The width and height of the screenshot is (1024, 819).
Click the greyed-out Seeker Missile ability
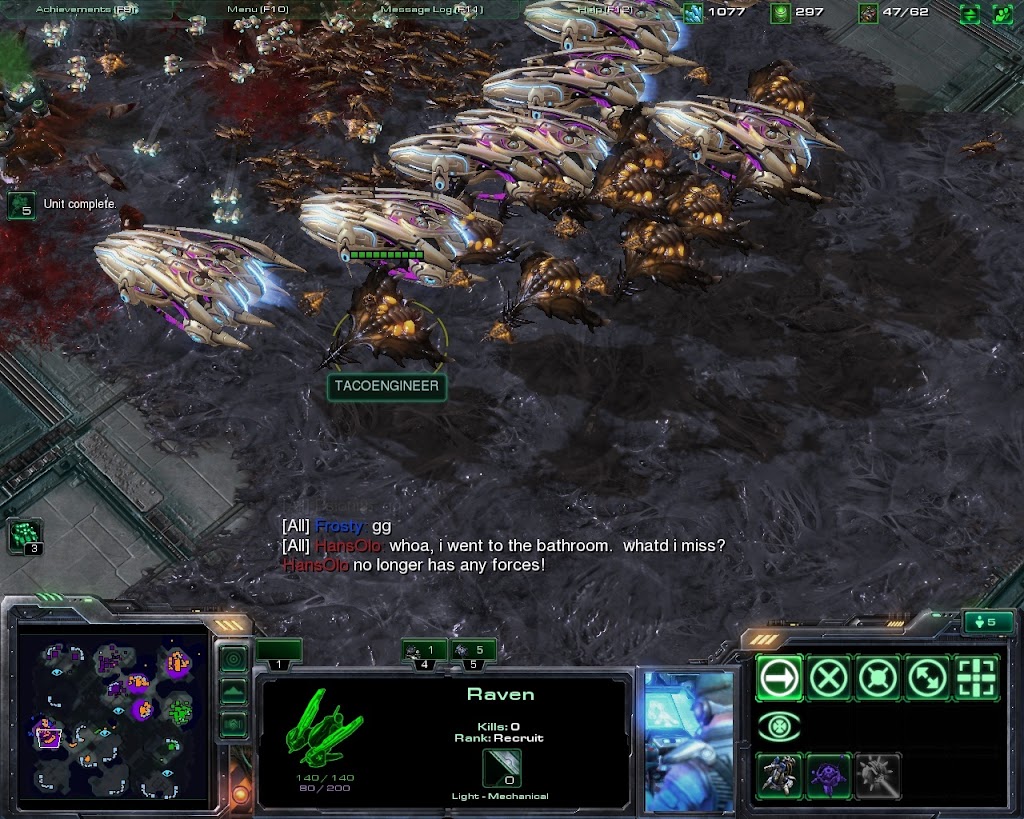(877, 776)
